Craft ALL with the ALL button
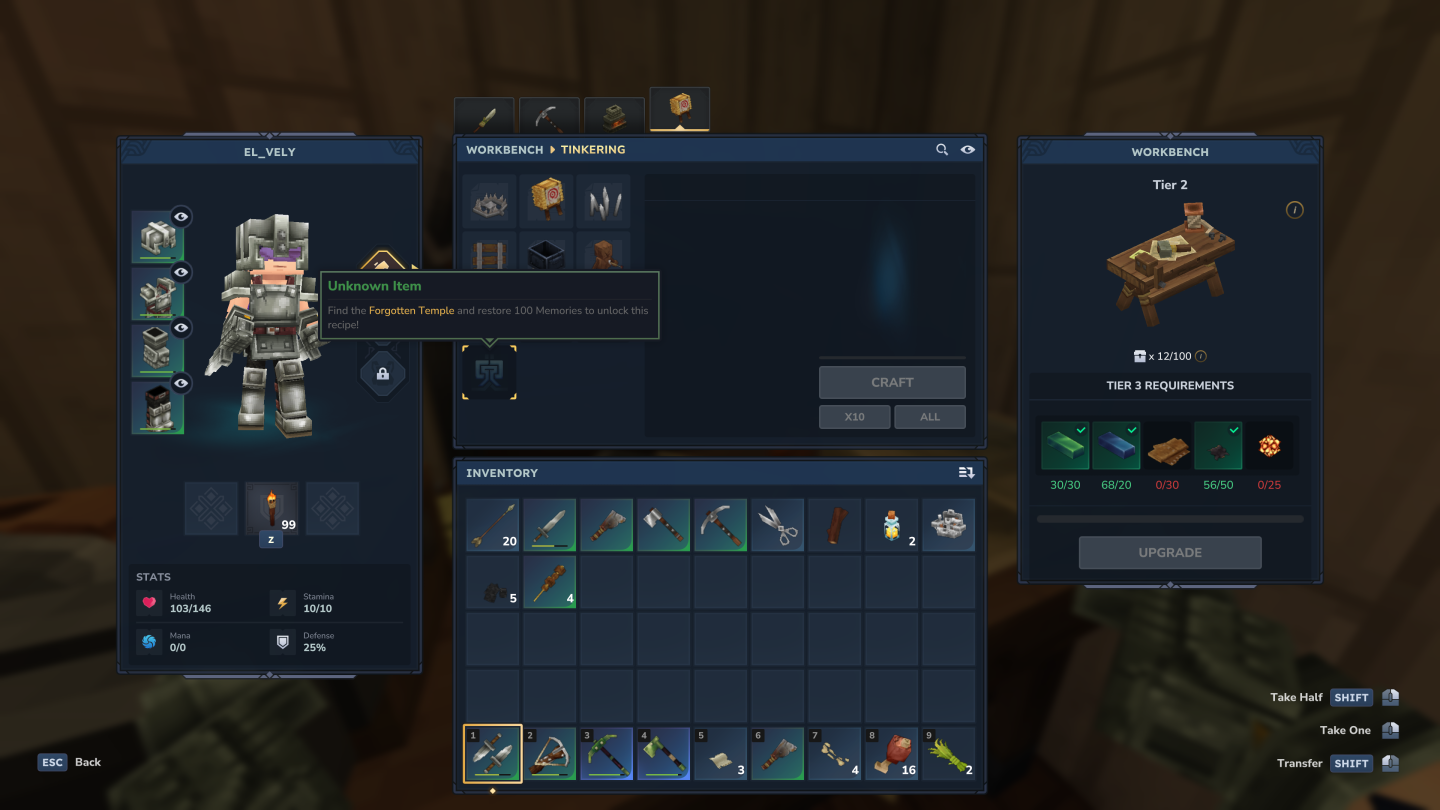The width and height of the screenshot is (1440, 810). pos(930,417)
